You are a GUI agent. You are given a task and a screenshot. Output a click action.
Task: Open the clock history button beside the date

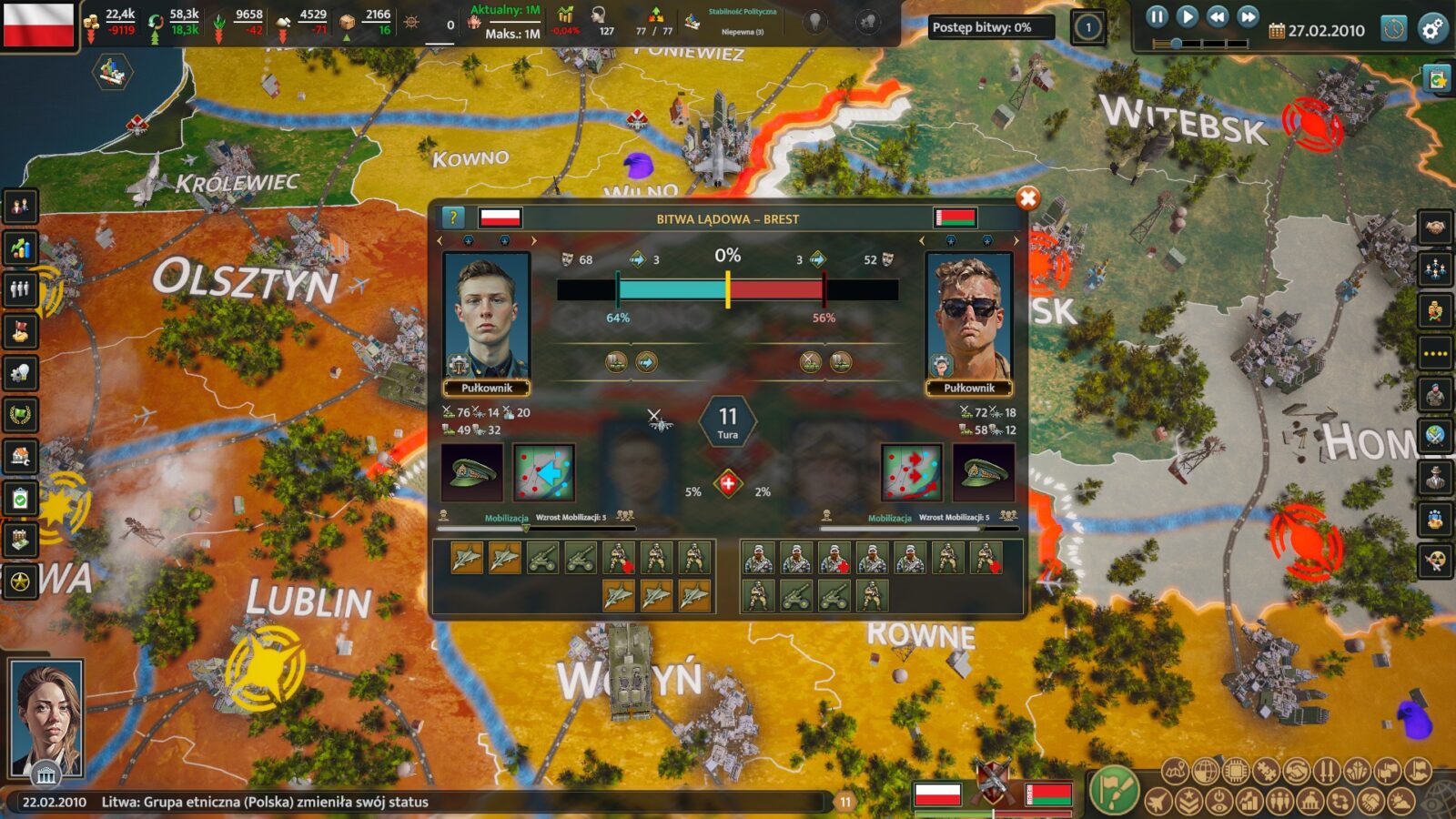1393,29
